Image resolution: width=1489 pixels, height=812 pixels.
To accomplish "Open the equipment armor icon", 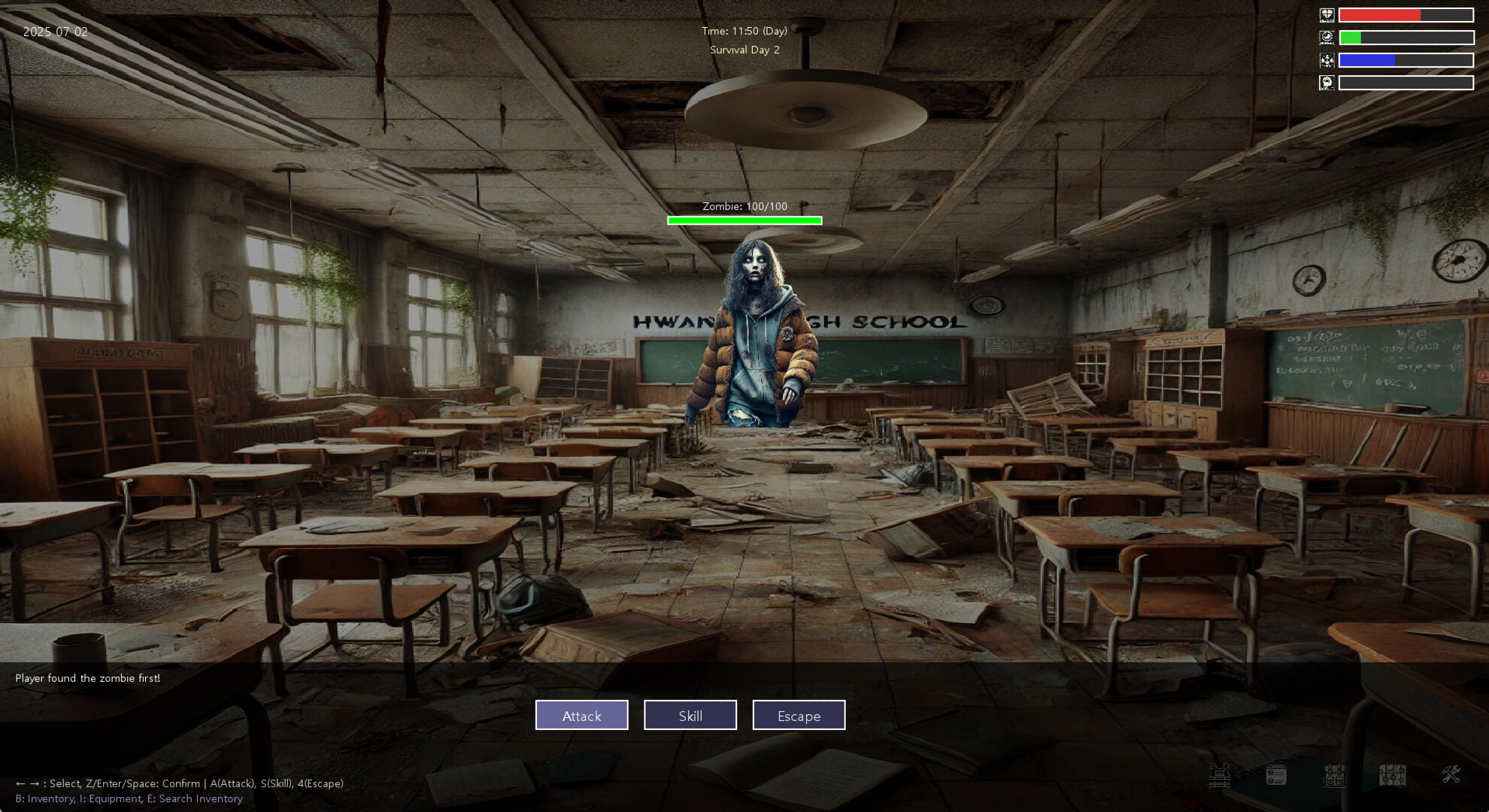I will coord(1220,776).
